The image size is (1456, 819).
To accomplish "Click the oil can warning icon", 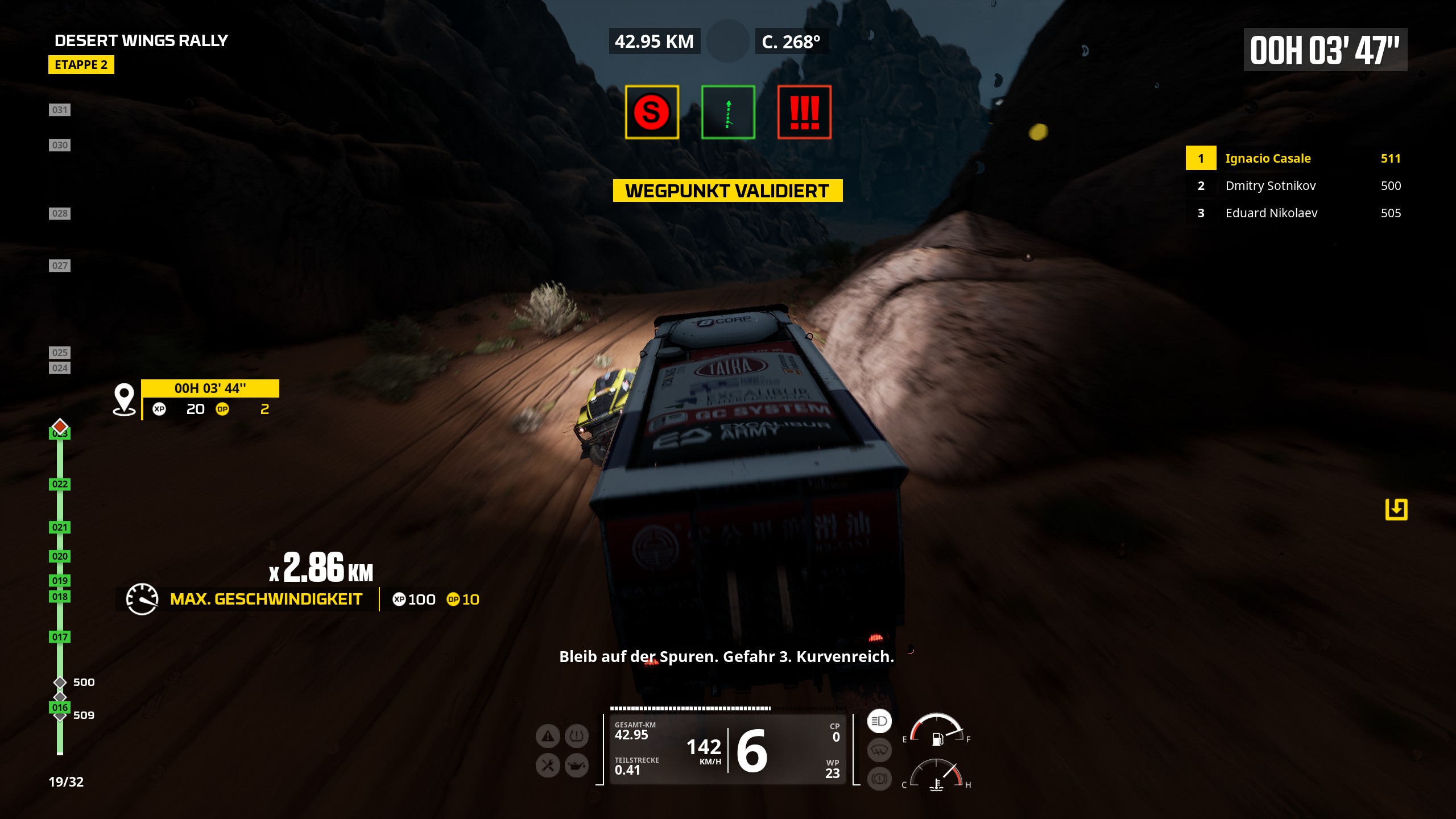I will (x=576, y=766).
